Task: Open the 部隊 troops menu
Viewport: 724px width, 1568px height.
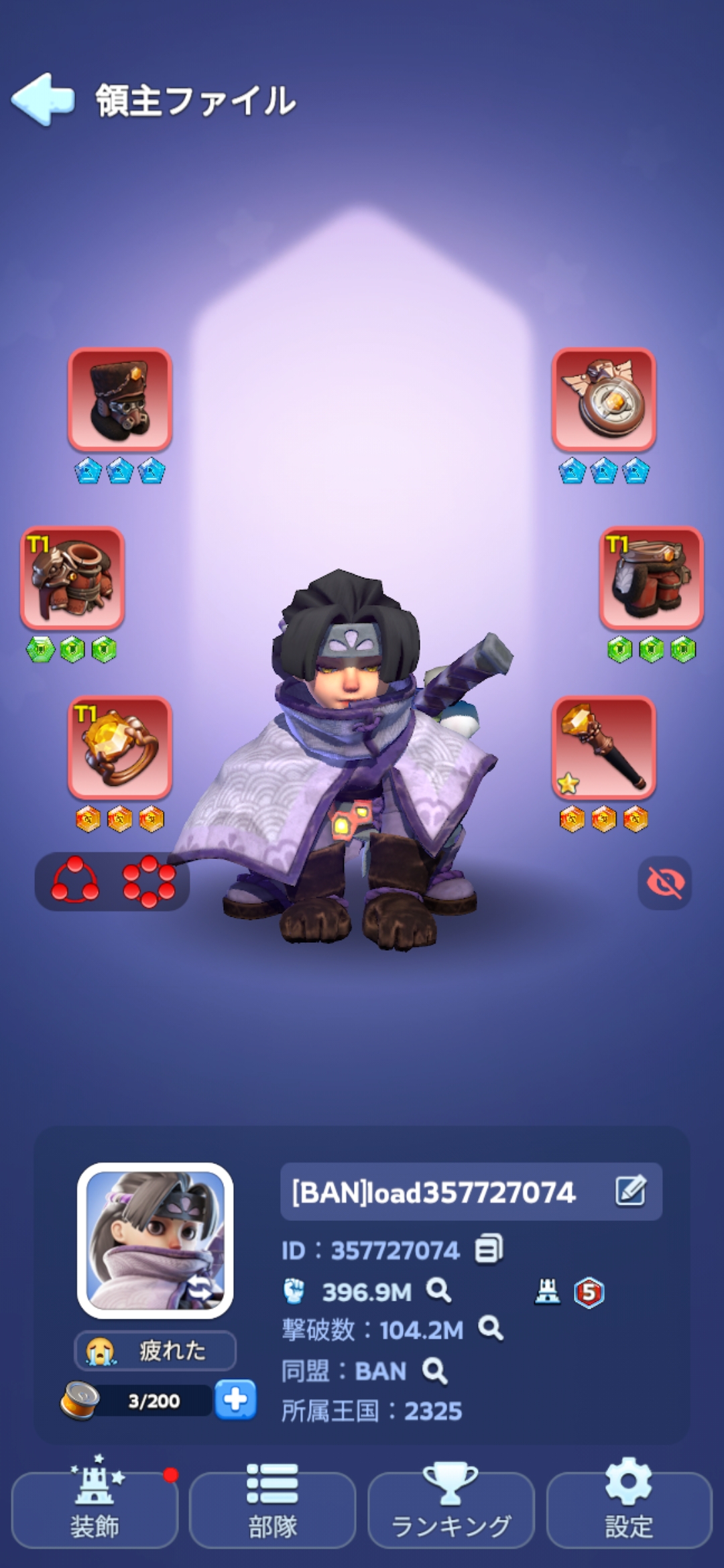Action: click(x=272, y=1509)
